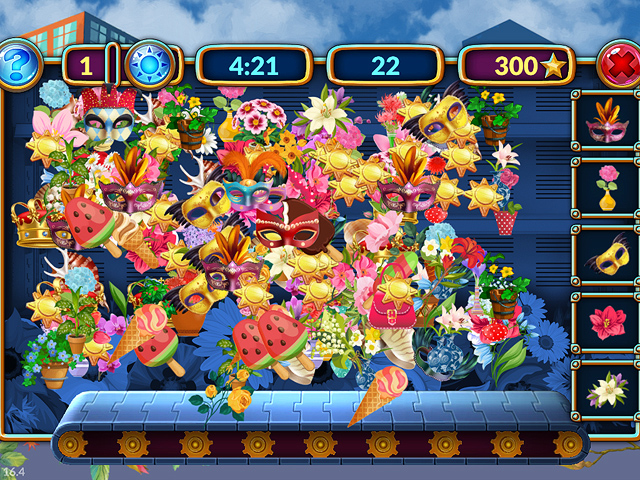Screen dimensions: 640x480
Task: Open the help question mark button
Action: point(19,65)
